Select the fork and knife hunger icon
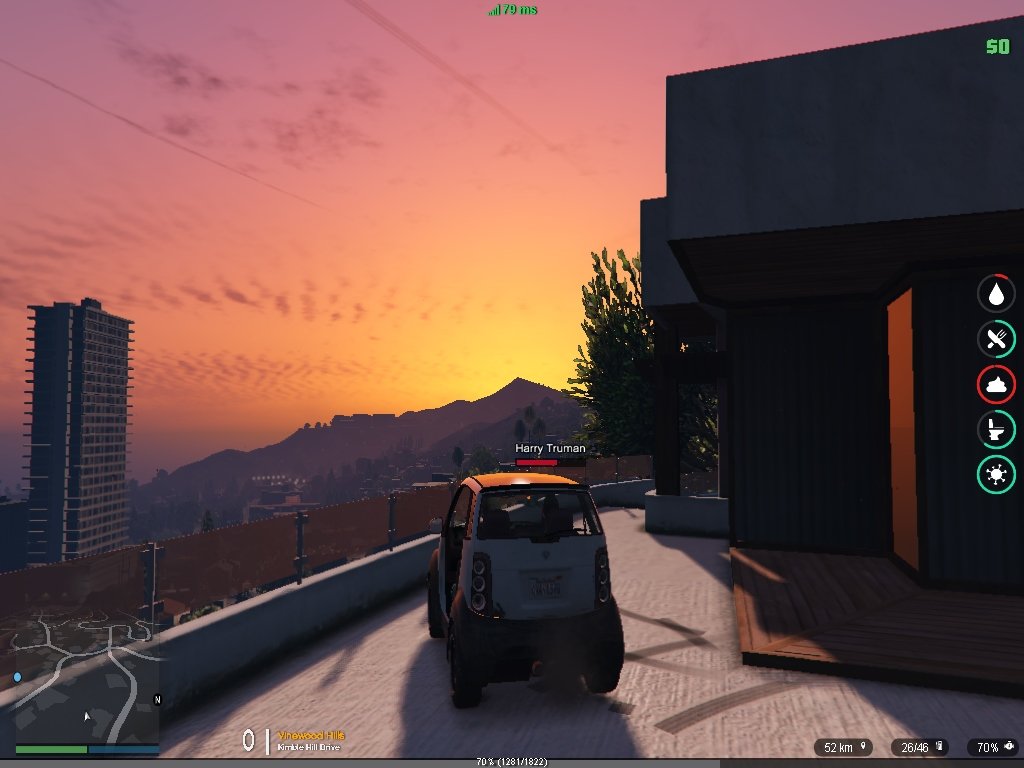1024x768 pixels. pyautogui.click(x=996, y=339)
